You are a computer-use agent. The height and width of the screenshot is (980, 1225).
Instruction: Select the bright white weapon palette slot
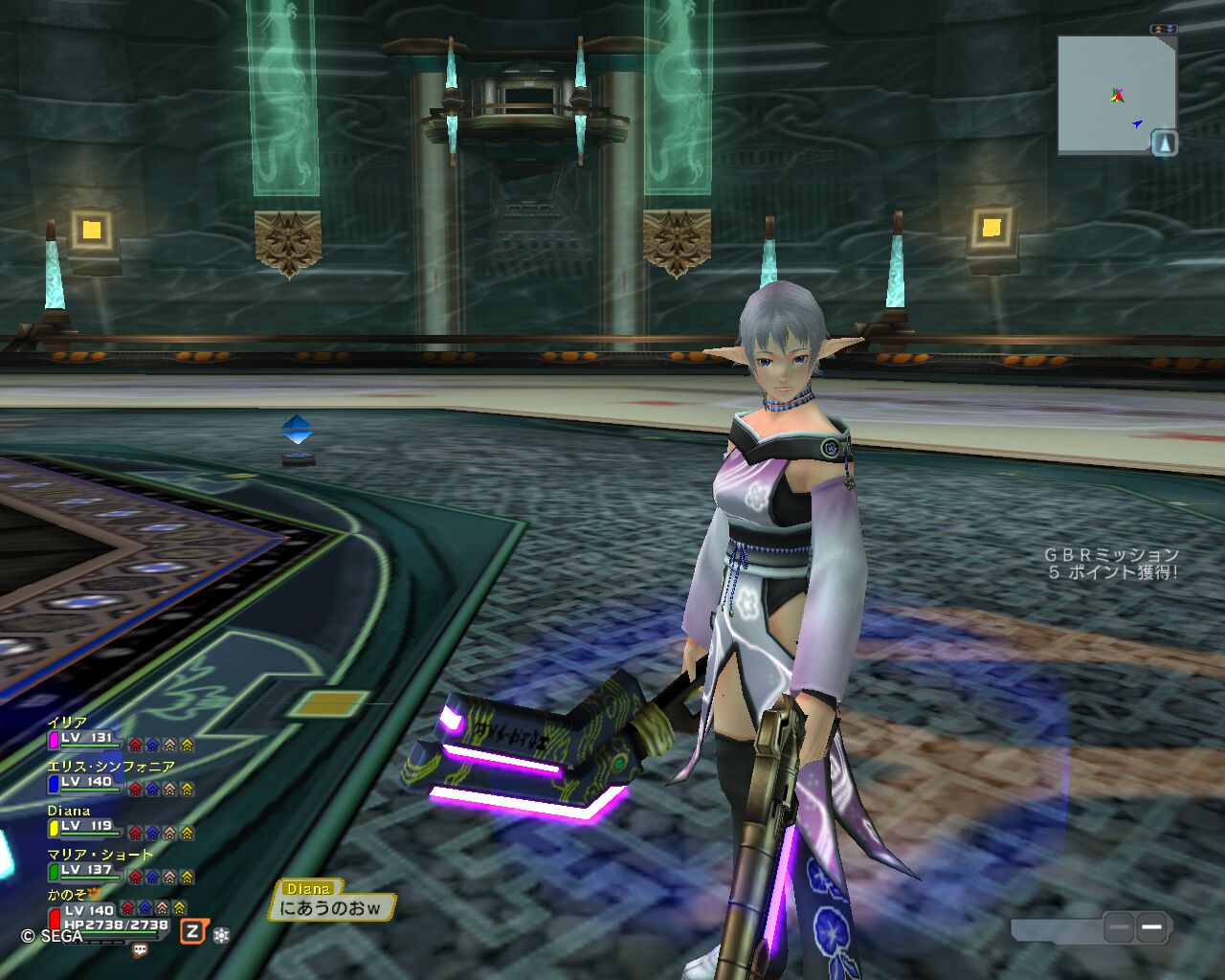1151,926
